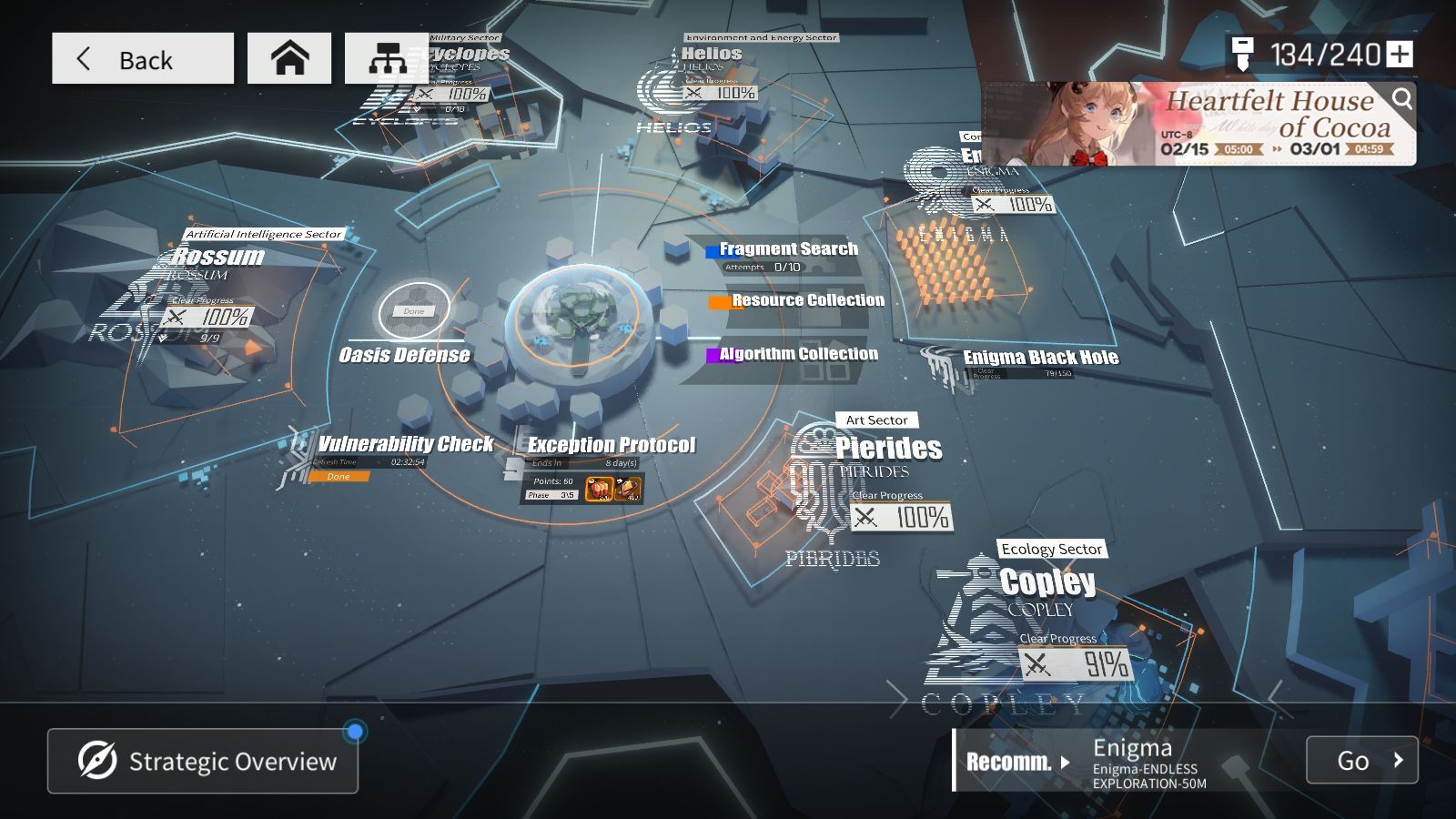Start Fragment Search
The height and width of the screenshot is (819, 1456).
(x=788, y=249)
